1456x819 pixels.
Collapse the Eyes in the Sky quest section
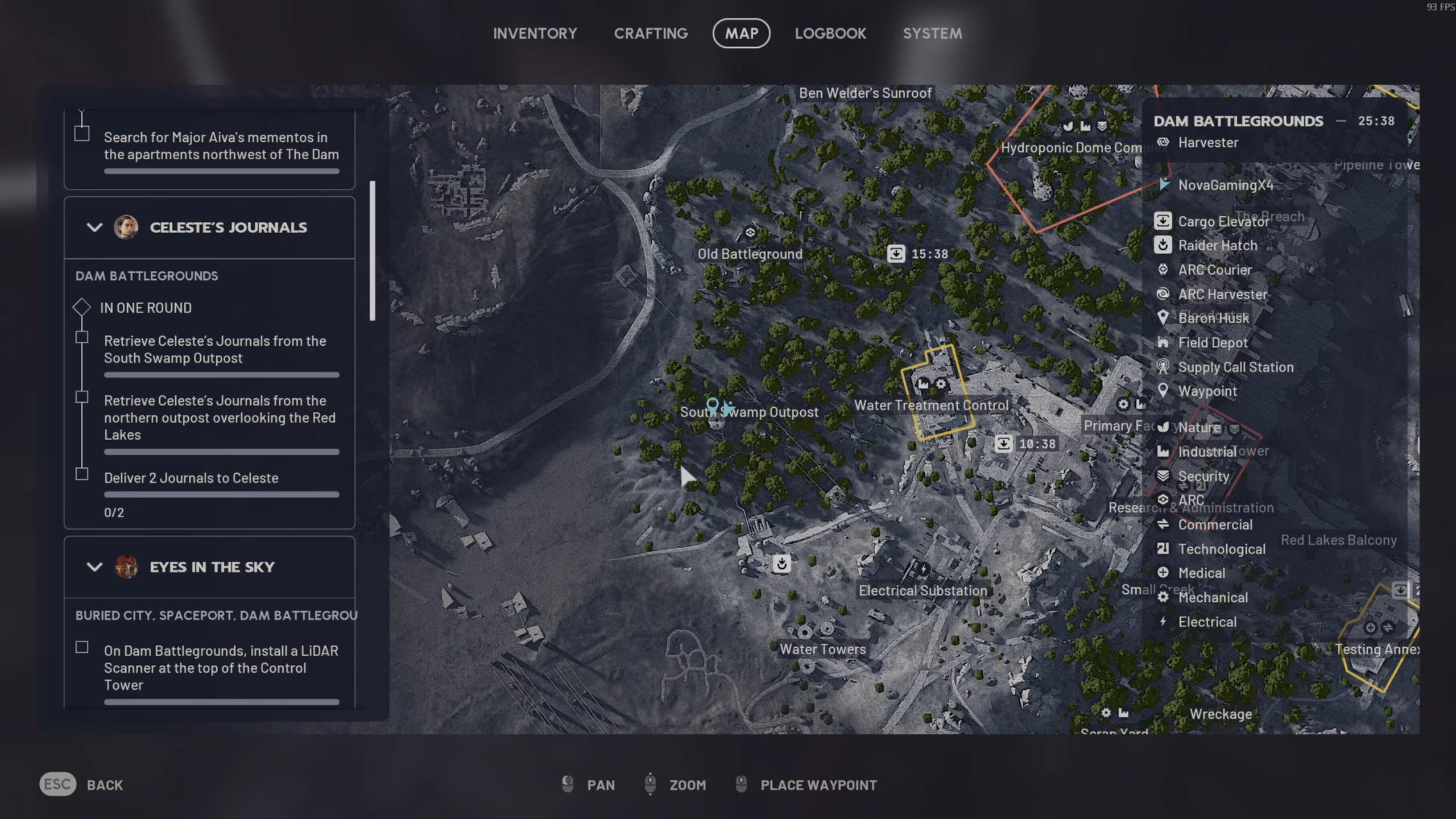click(94, 566)
